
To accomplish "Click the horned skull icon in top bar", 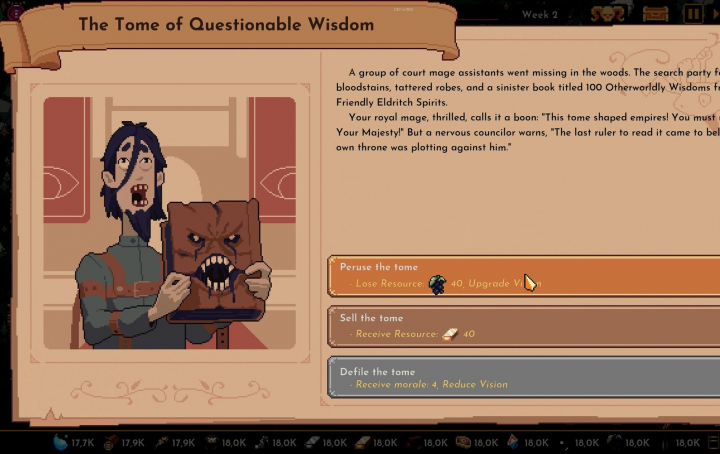I will click(605, 14).
